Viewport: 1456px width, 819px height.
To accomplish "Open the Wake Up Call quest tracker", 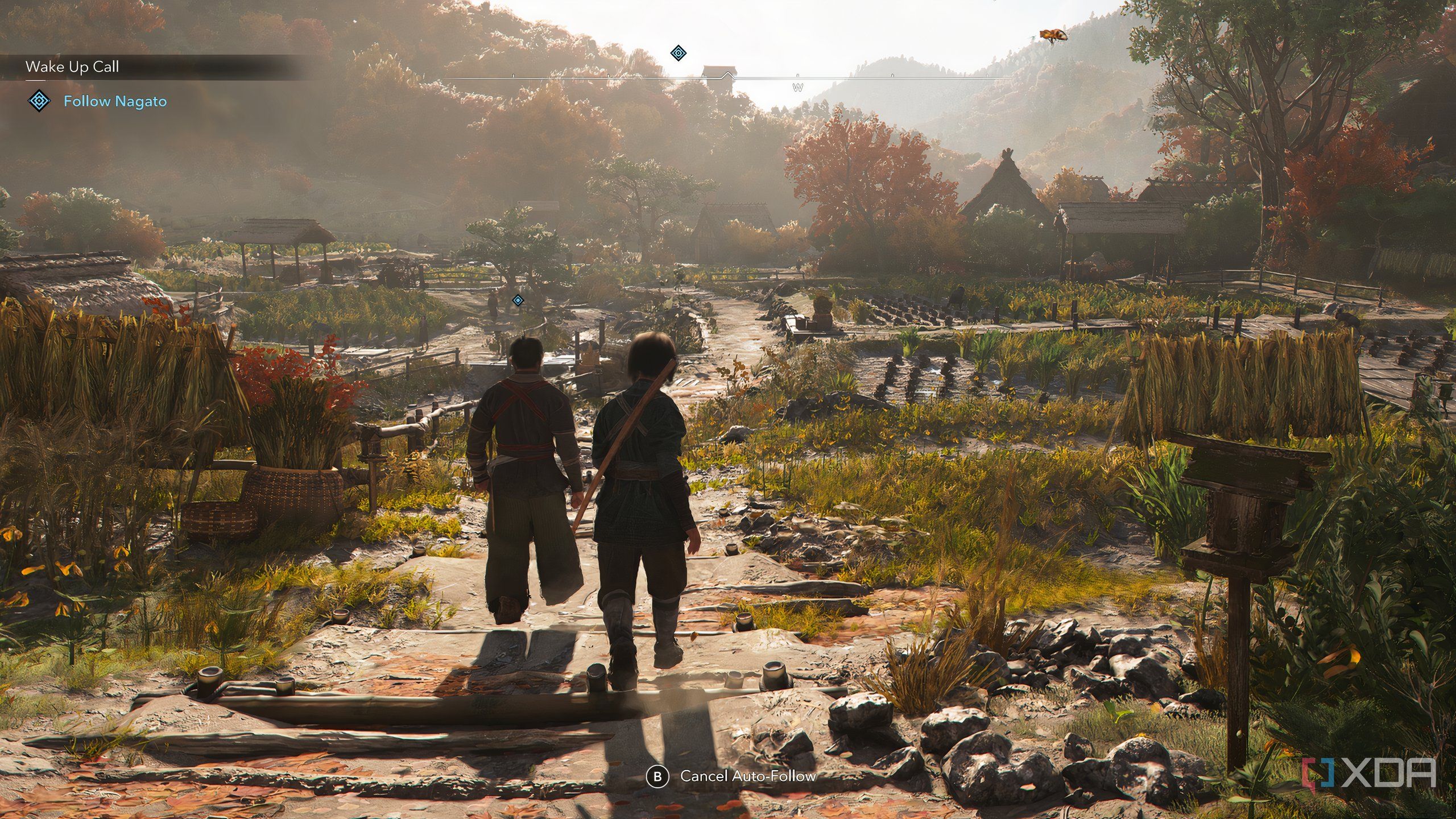I will click(x=72, y=67).
